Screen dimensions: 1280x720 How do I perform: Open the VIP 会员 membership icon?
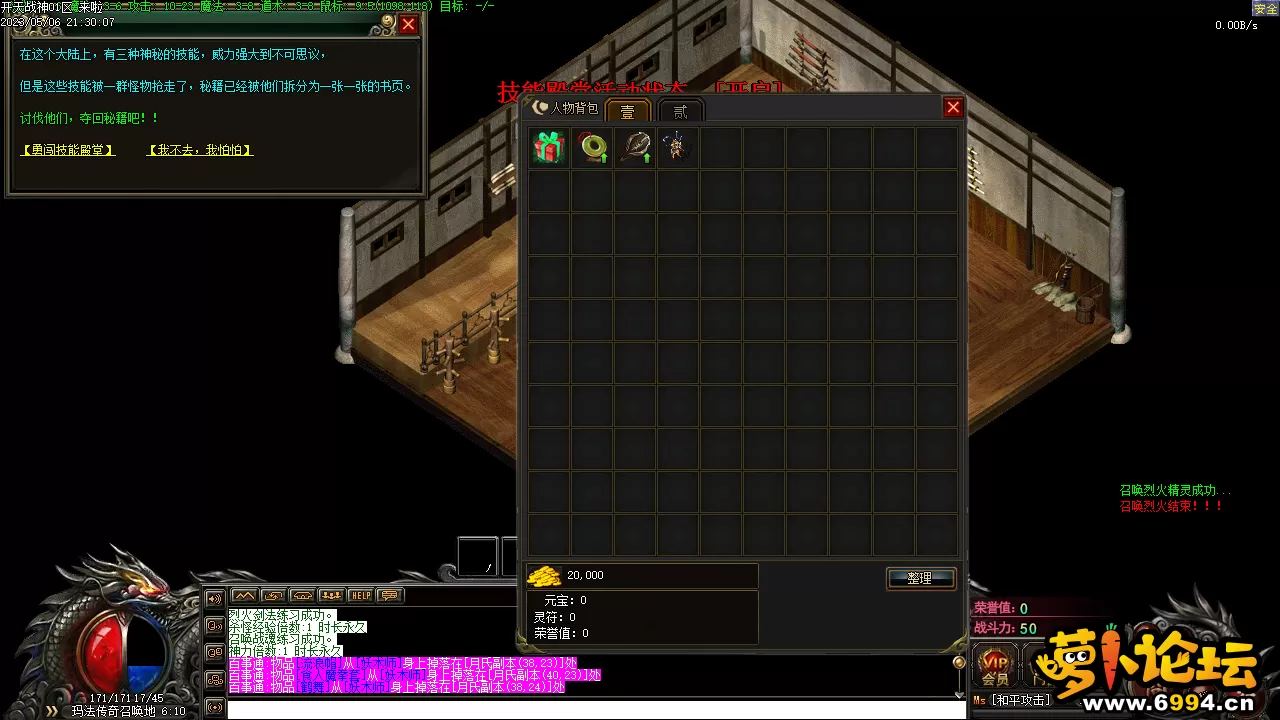point(995,667)
